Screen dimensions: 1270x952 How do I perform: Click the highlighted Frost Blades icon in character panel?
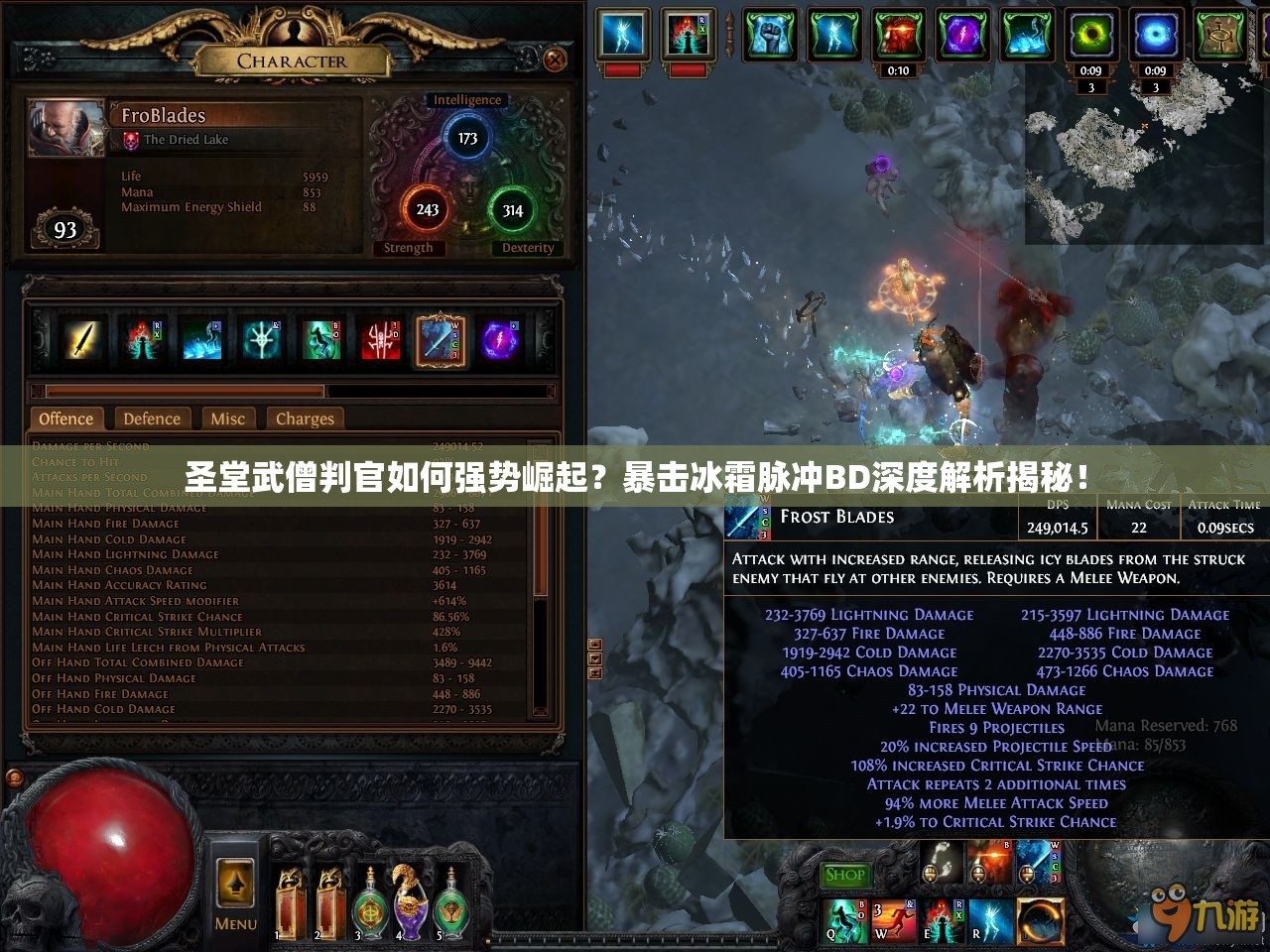441,340
